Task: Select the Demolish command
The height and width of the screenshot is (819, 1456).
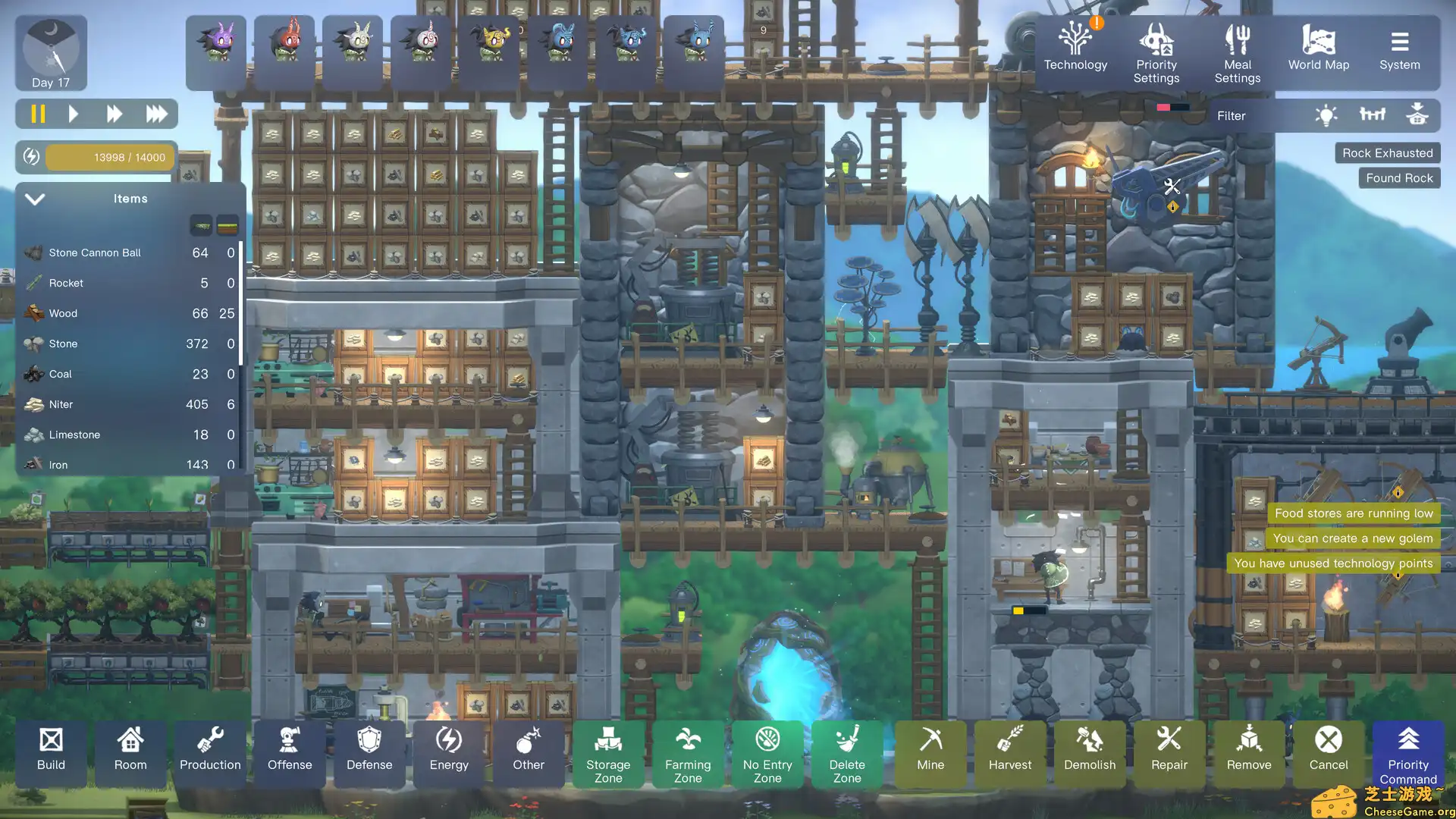Action: pyautogui.click(x=1090, y=750)
